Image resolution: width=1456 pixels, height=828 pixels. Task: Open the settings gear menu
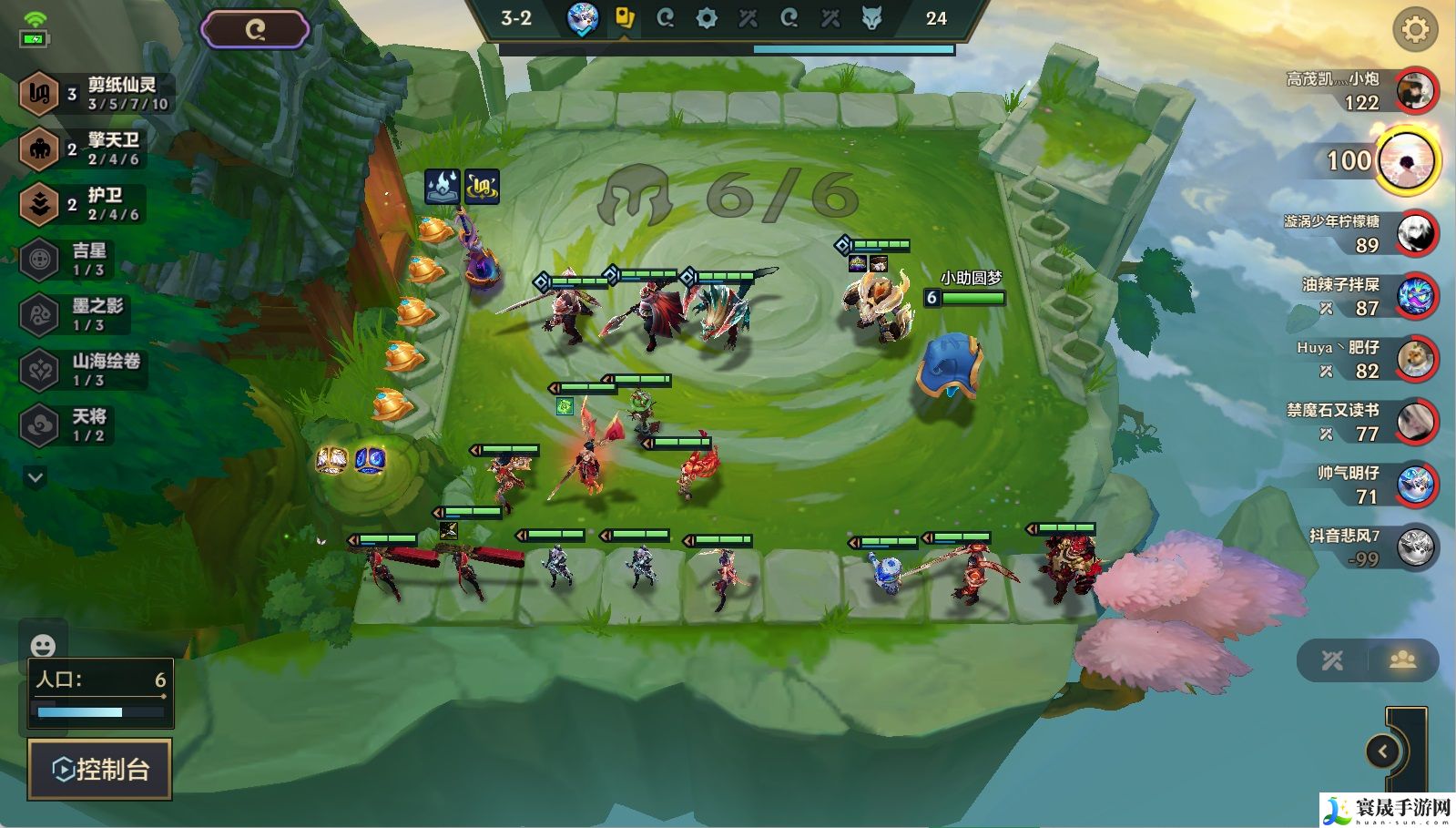point(1414,30)
